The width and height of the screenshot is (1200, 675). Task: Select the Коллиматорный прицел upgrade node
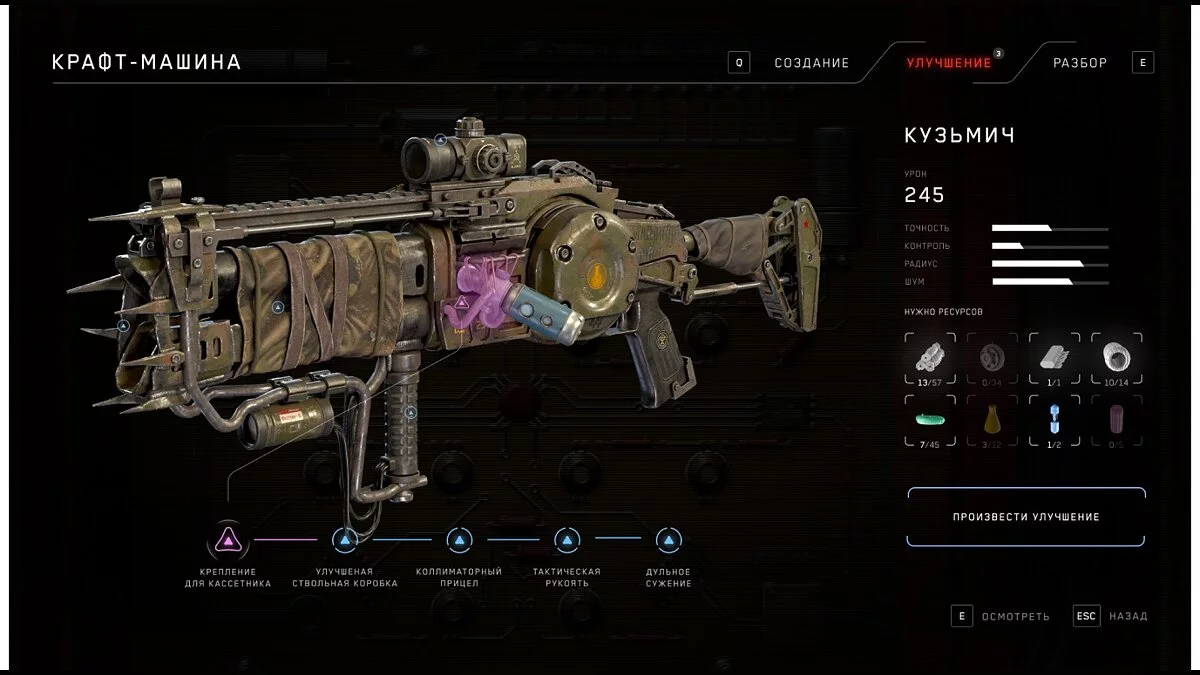coord(459,541)
